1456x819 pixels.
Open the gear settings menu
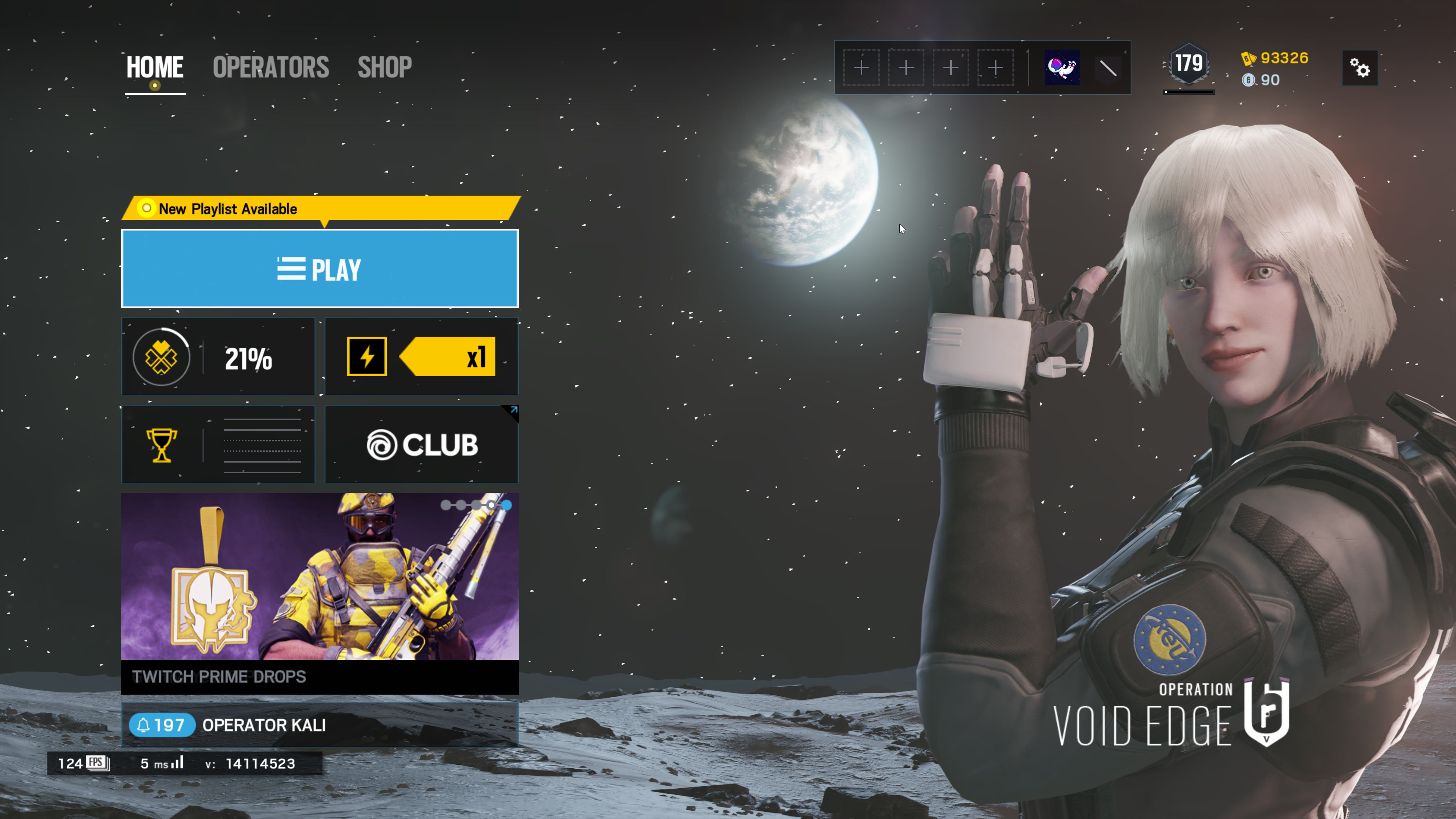[x=1360, y=68]
